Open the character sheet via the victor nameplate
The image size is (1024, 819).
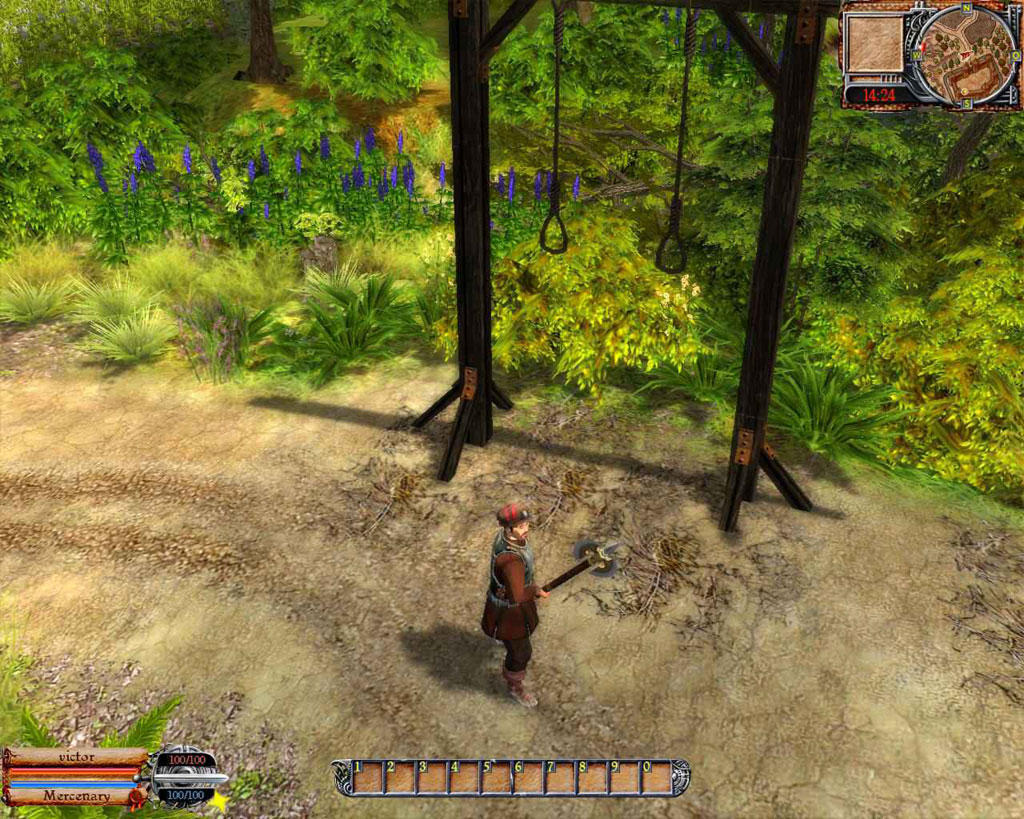(76, 757)
